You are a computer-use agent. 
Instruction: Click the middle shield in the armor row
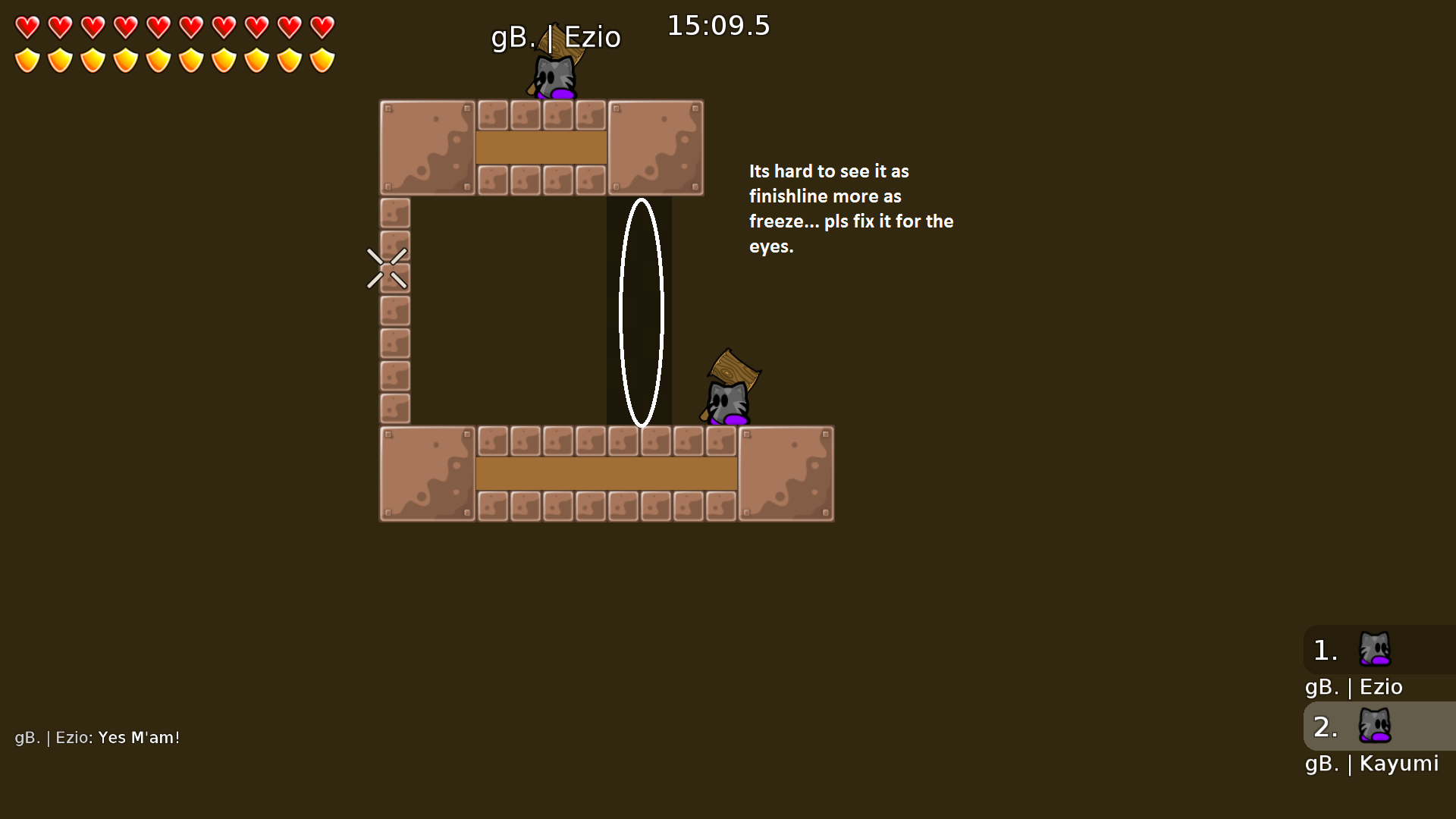[x=157, y=59]
